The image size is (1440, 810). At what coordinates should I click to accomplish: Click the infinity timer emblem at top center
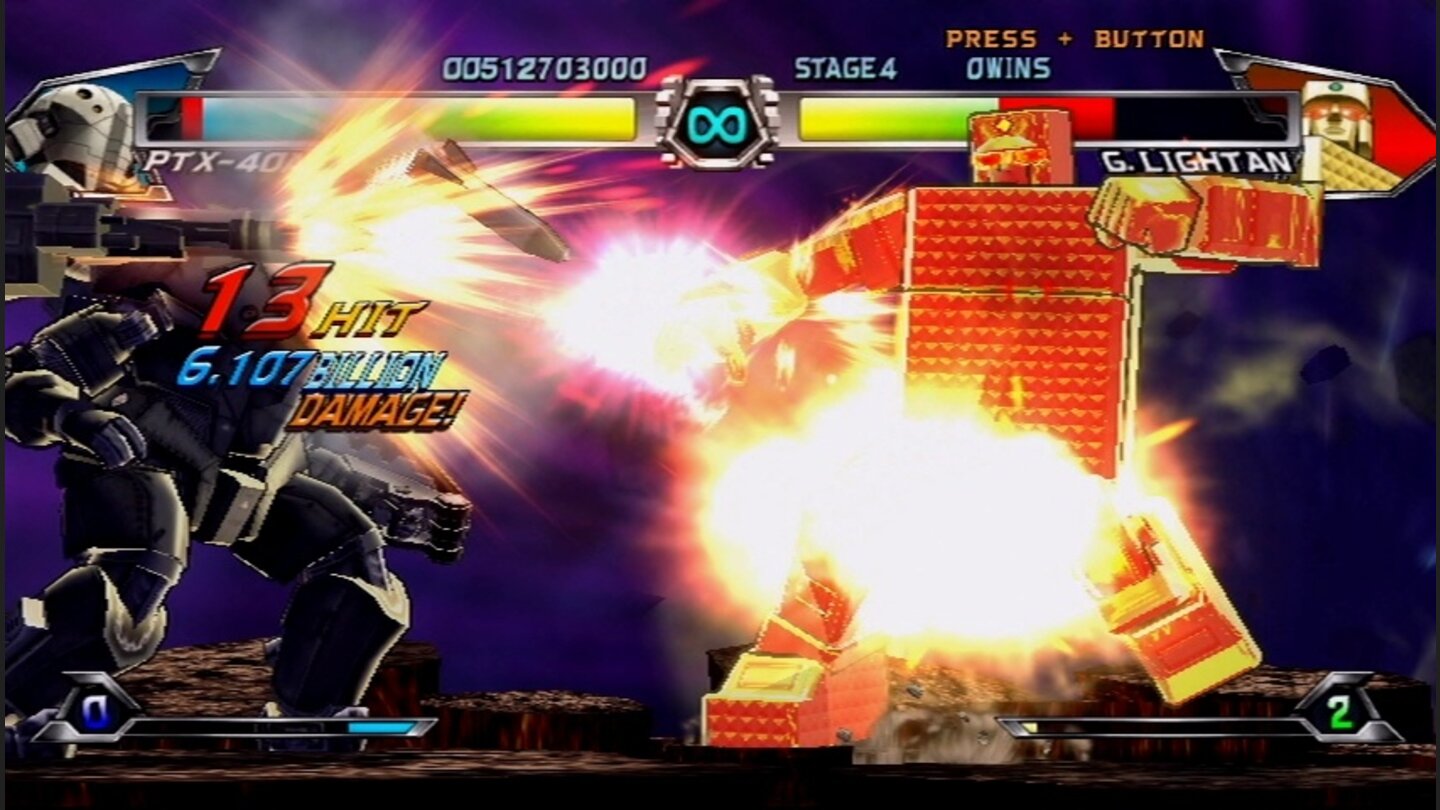point(718,124)
